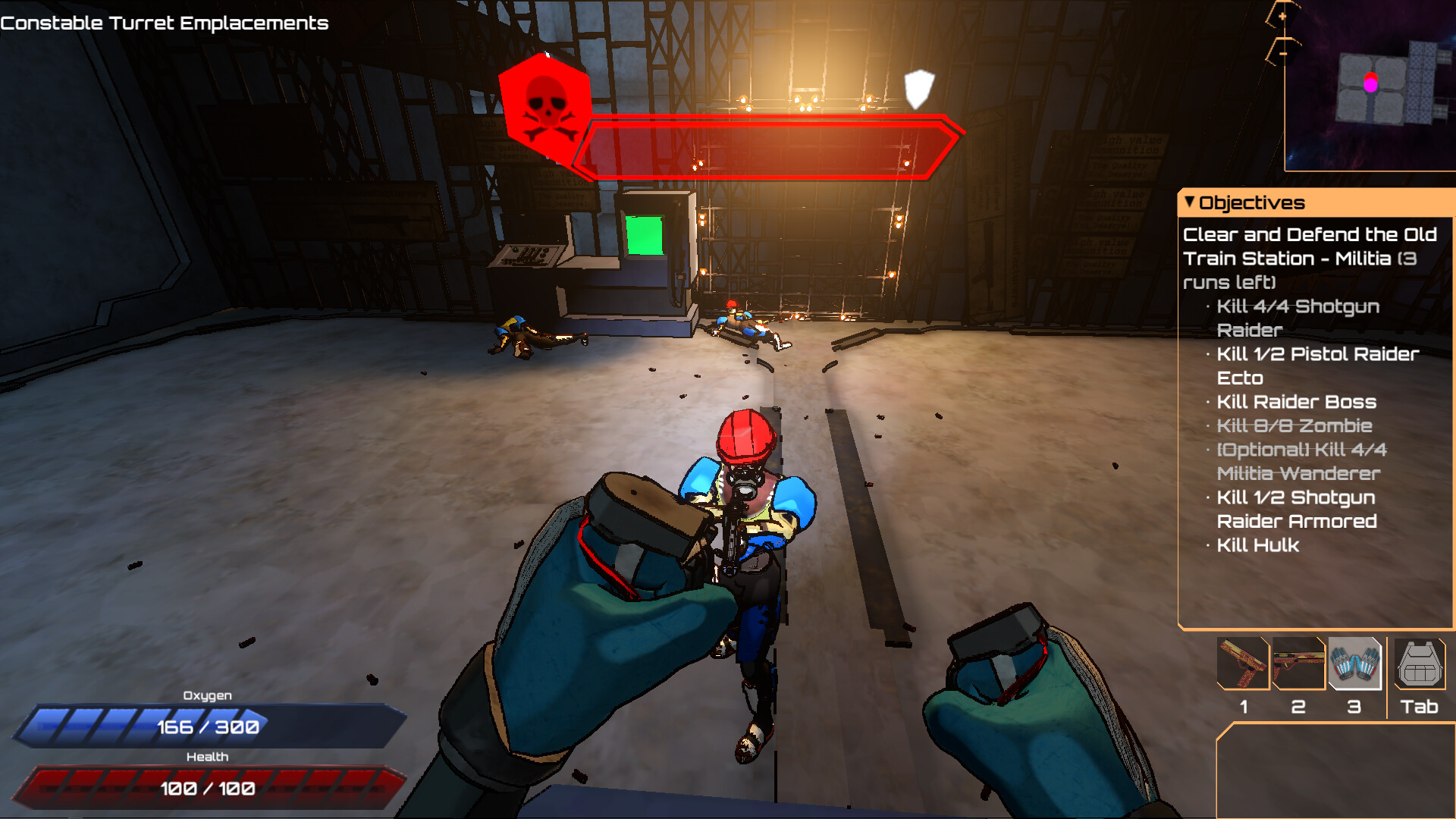Equip the rifle in slot two

point(1298,664)
